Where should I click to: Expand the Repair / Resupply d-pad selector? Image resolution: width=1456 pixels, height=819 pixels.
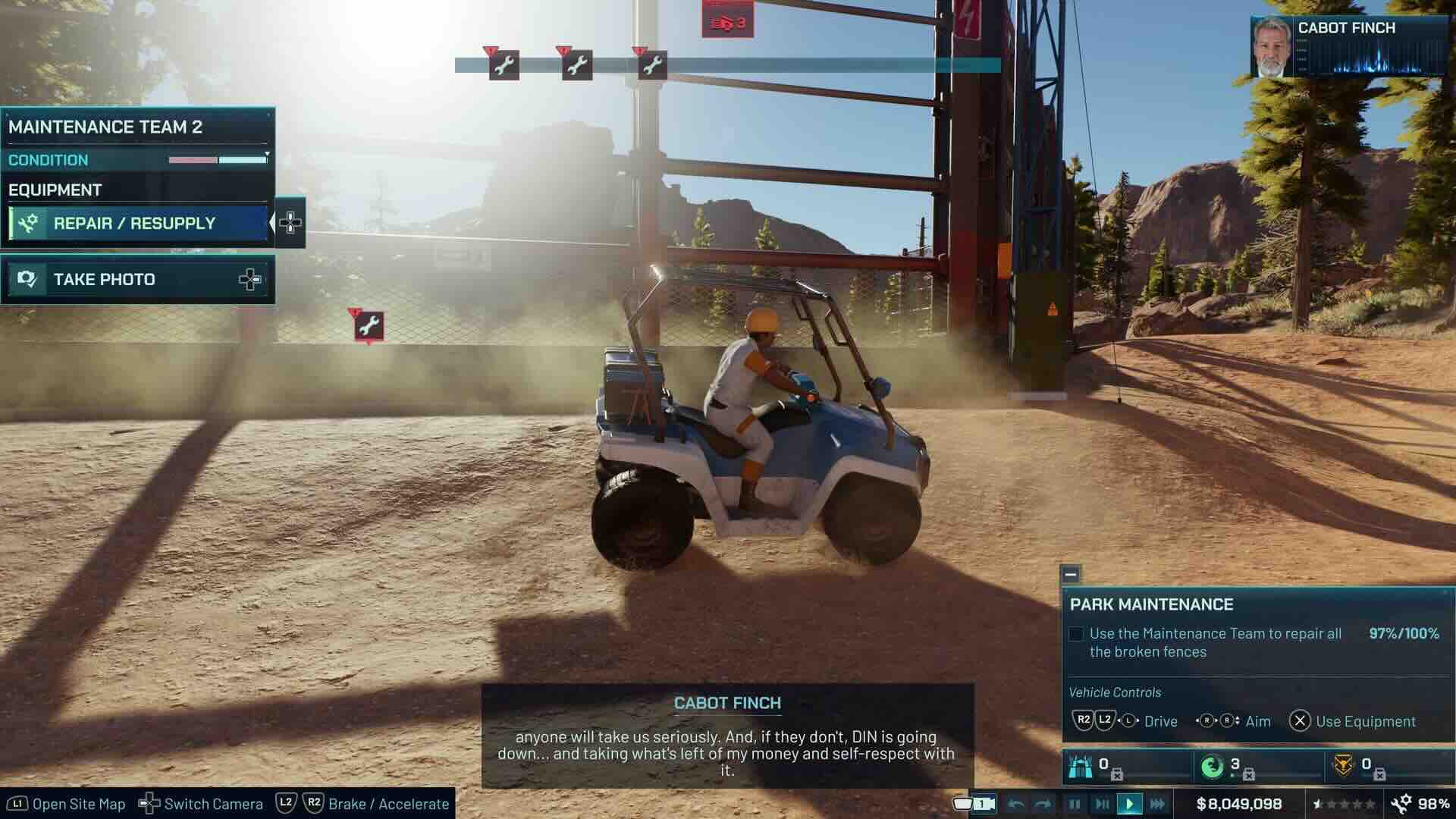(x=292, y=223)
